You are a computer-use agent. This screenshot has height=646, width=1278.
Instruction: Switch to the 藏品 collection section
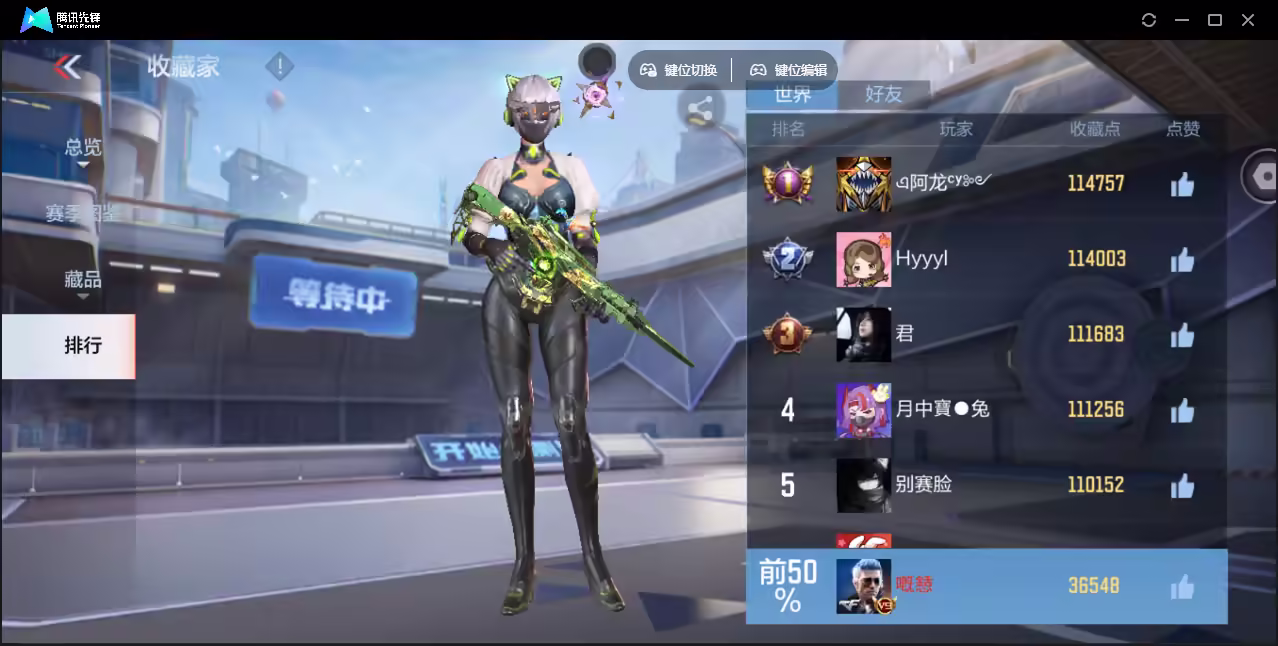(x=83, y=280)
